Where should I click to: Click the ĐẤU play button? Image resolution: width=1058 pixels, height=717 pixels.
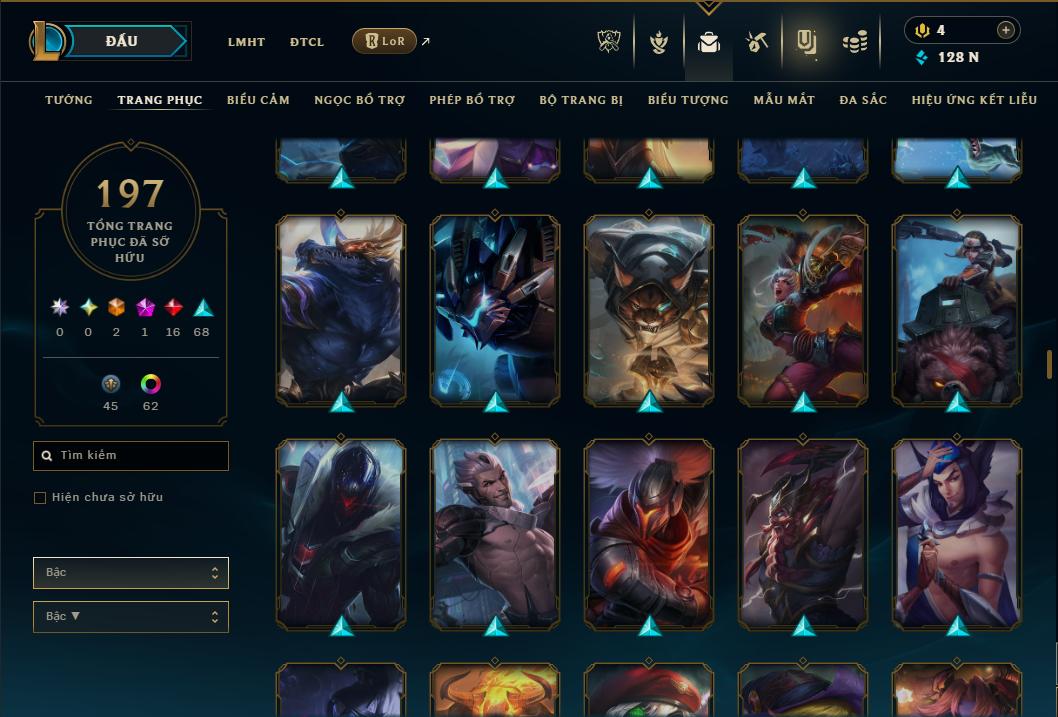point(121,41)
